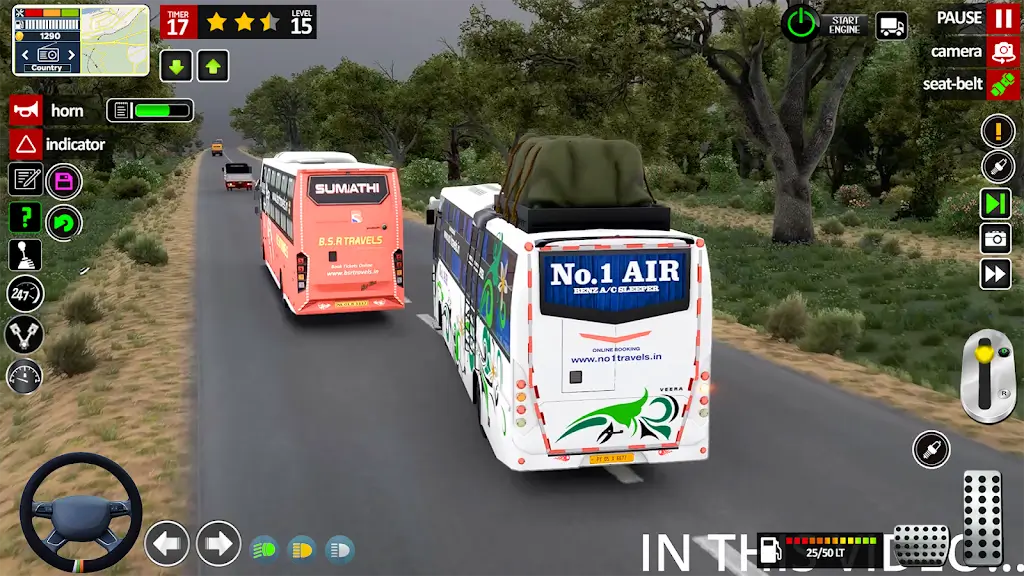Open the green question mark help
The width and height of the screenshot is (1024, 576).
25,217
